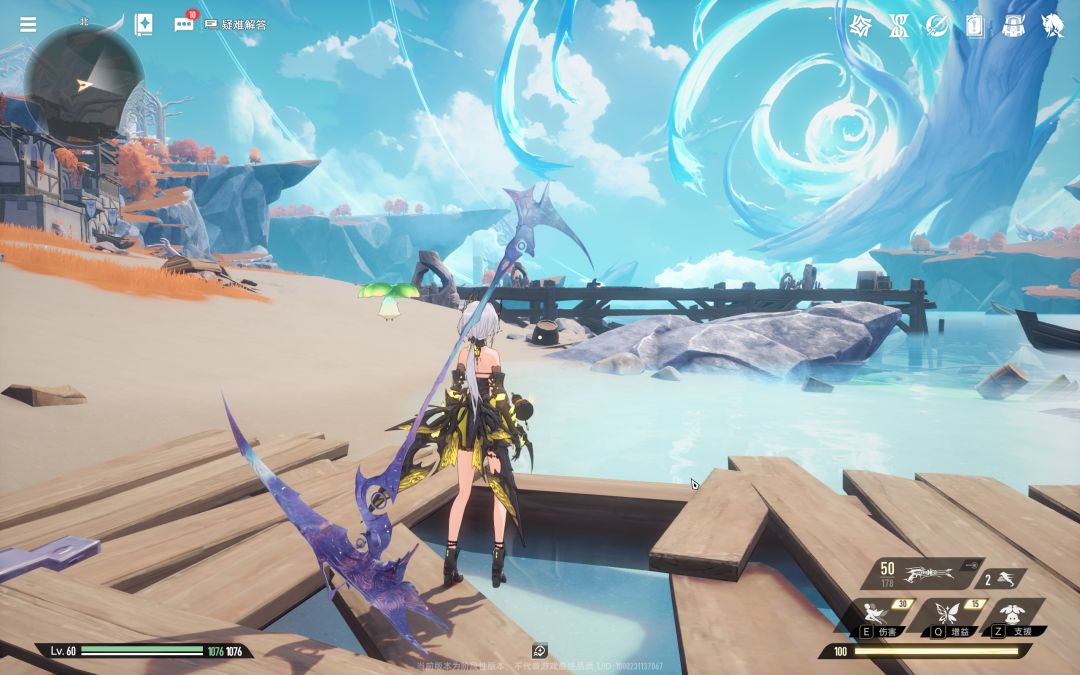This screenshot has width=1080, height=675.
Task: Open the guidebook with star icon
Action: [143, 25]
